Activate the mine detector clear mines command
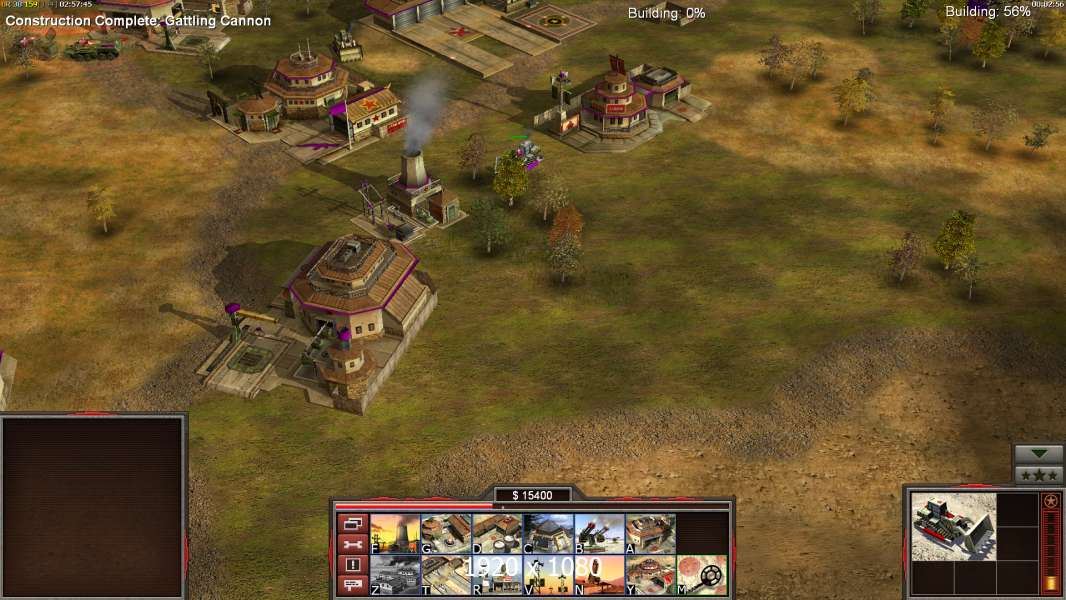 coord(701,575)
